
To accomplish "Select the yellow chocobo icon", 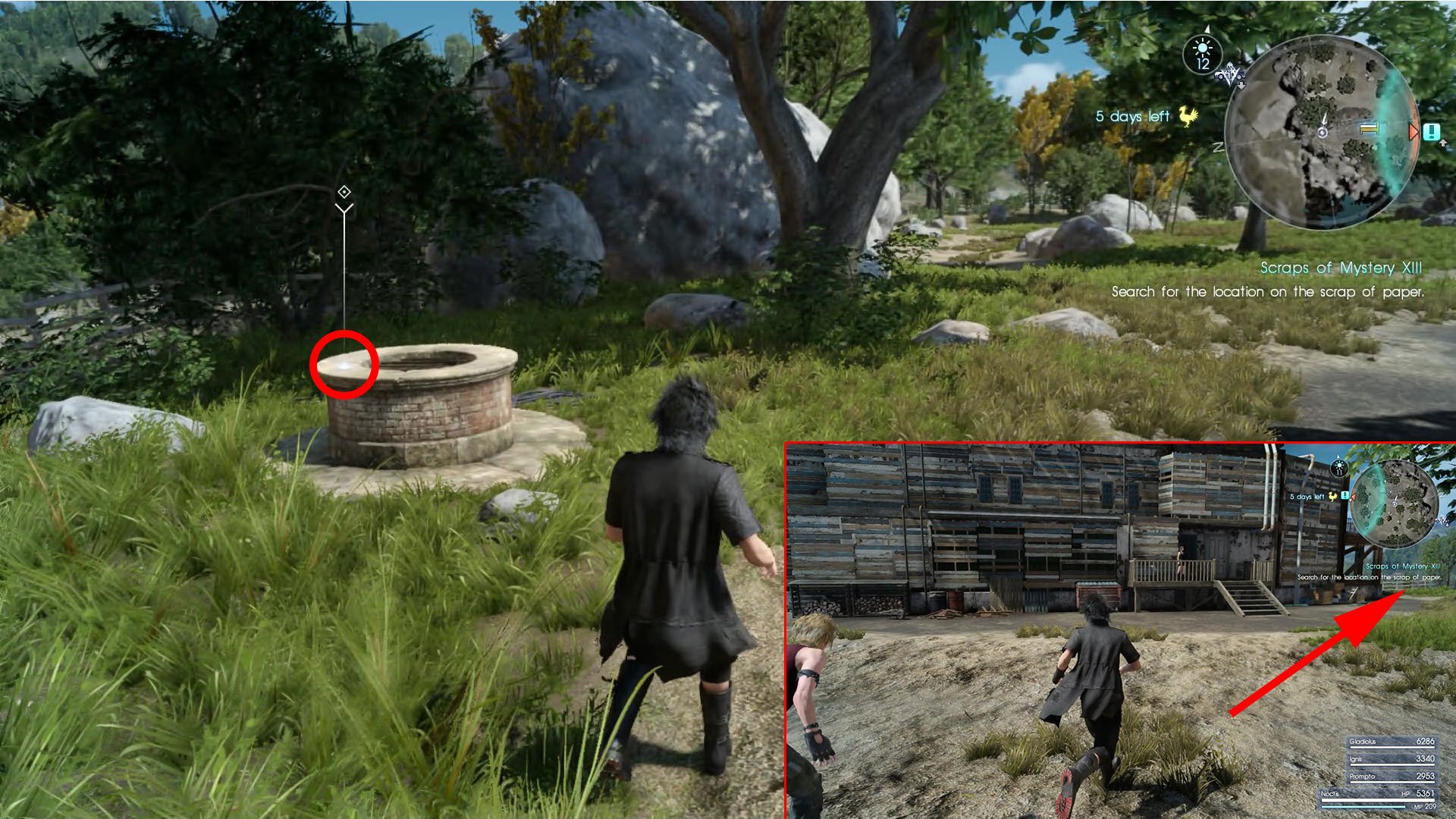I will point(1188,118).
